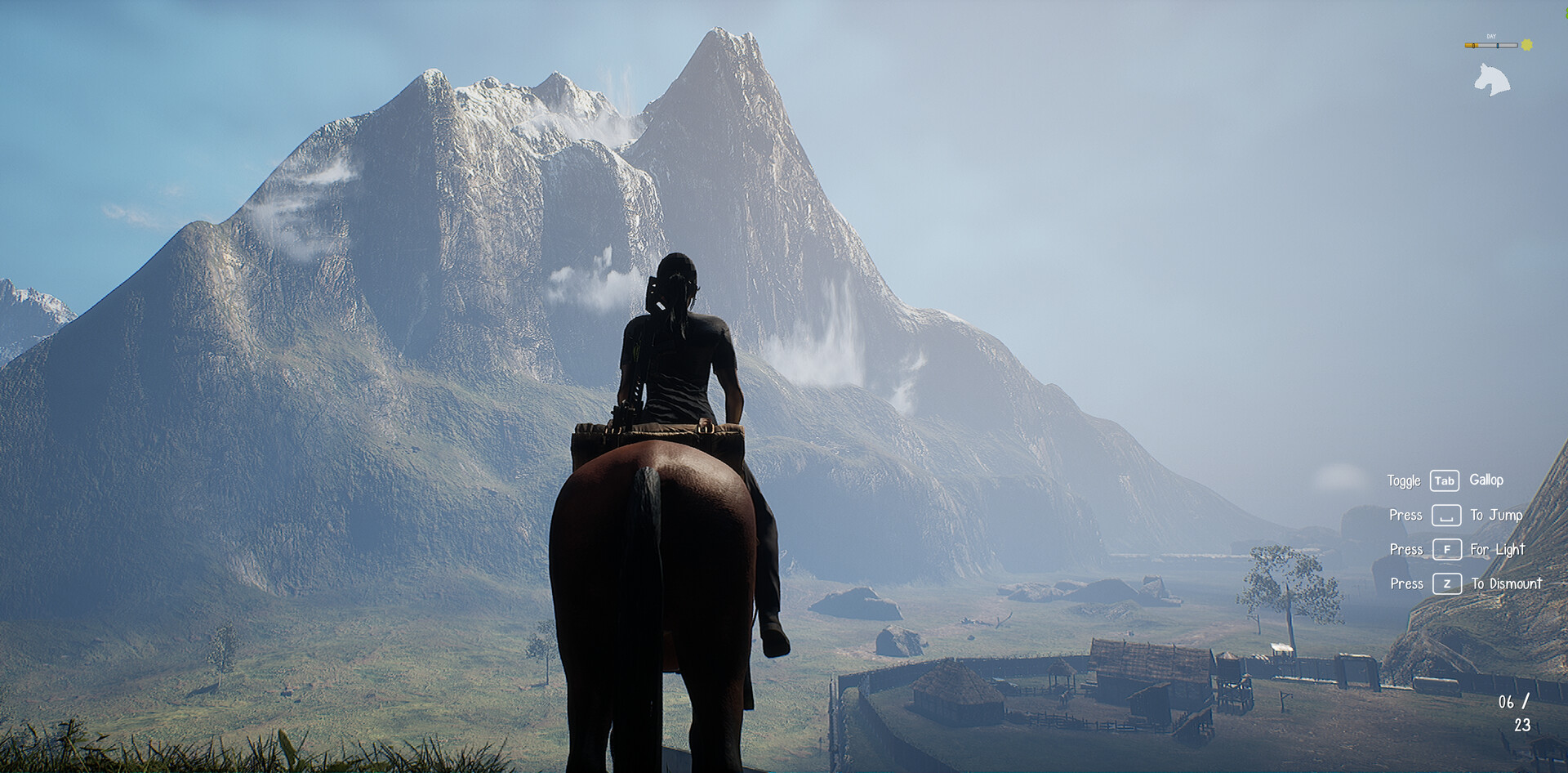Open the horse stats under the horse icon
The width and height of the screenshot is (1568, 773).
click(x=1493, y=79)
